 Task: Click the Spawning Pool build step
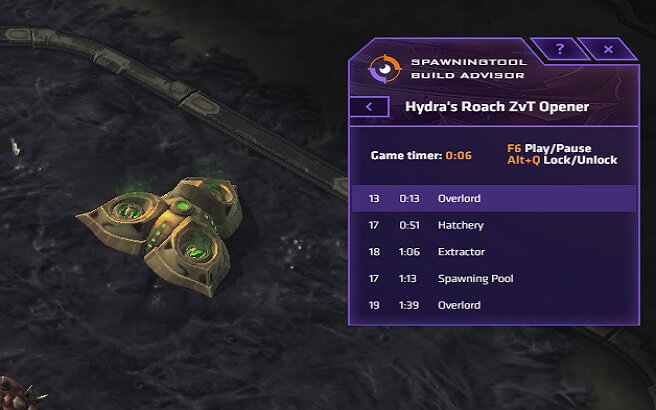click(x=494, y=278)
